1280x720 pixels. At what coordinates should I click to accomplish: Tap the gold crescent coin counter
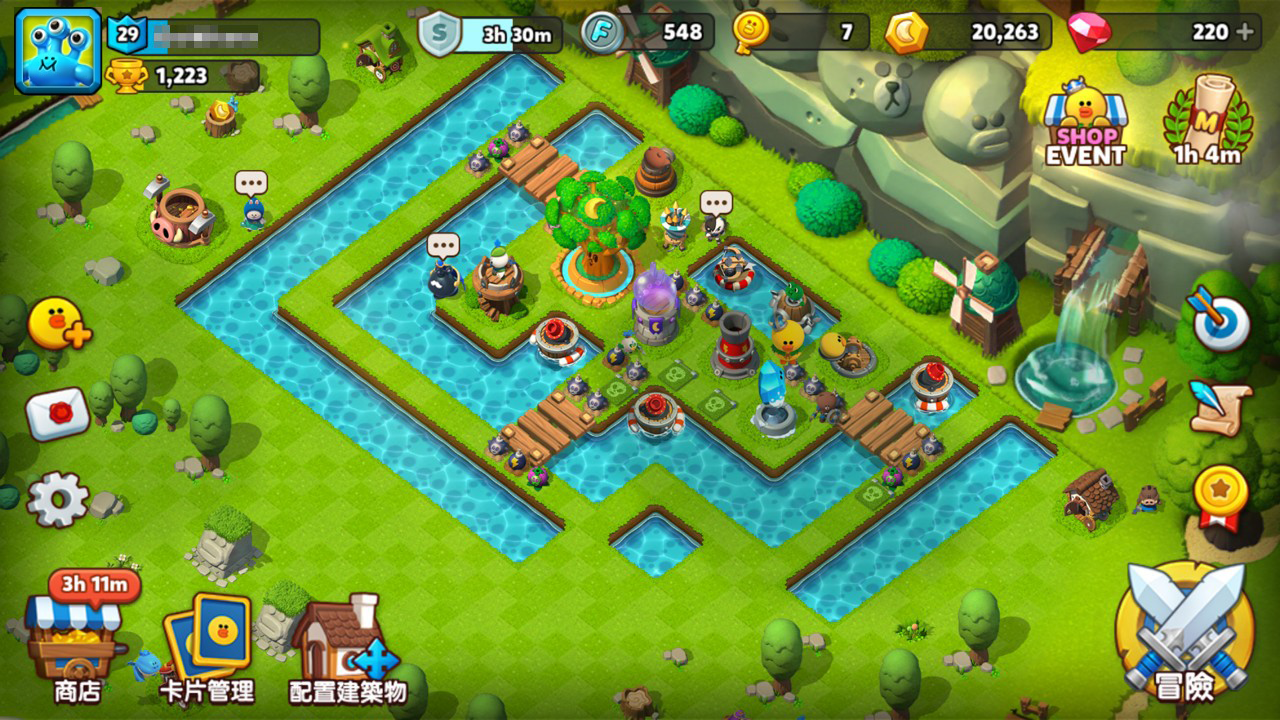click(x=906, y=33)
